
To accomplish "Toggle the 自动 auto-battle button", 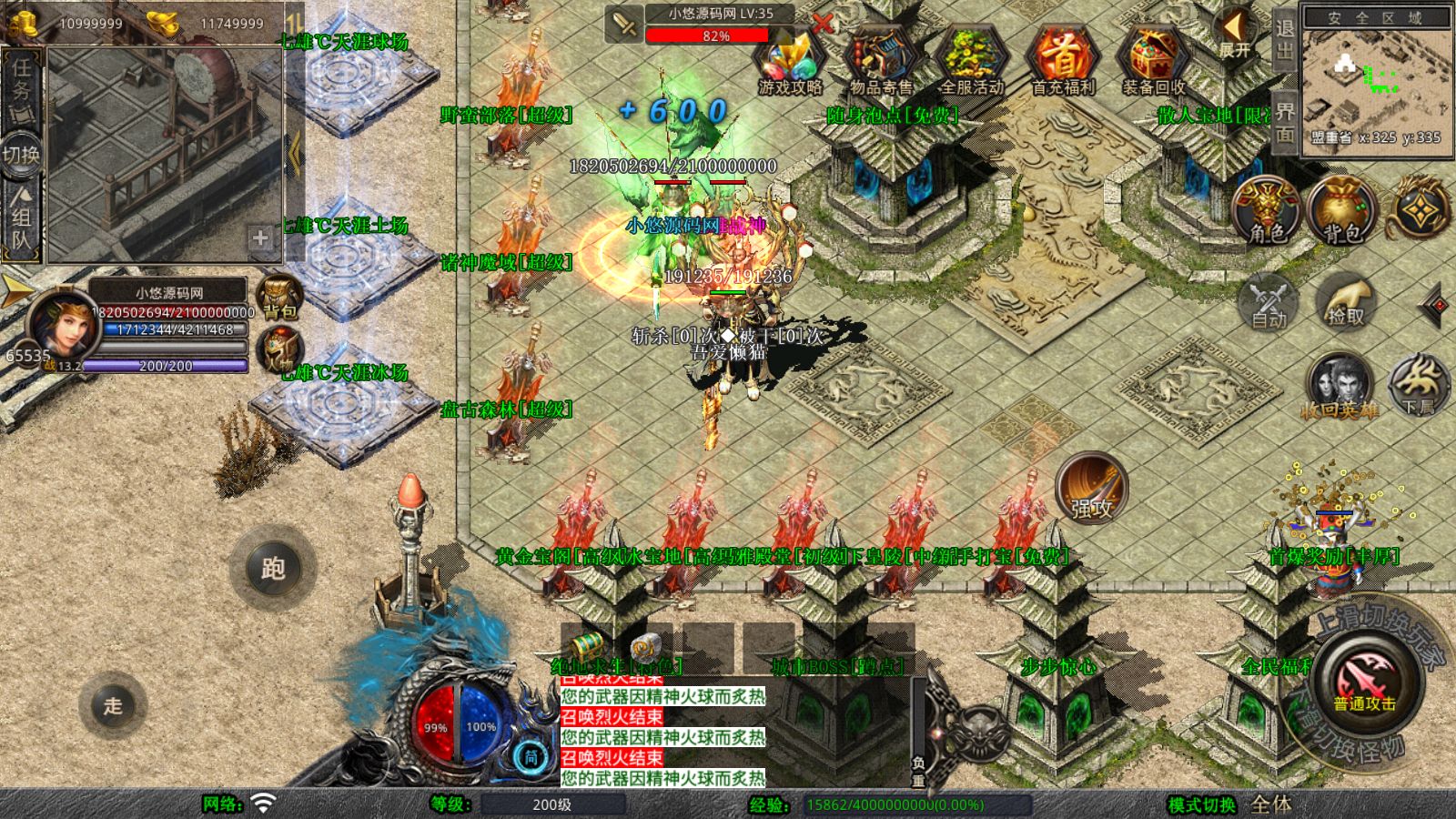I will pos(1269,302).
